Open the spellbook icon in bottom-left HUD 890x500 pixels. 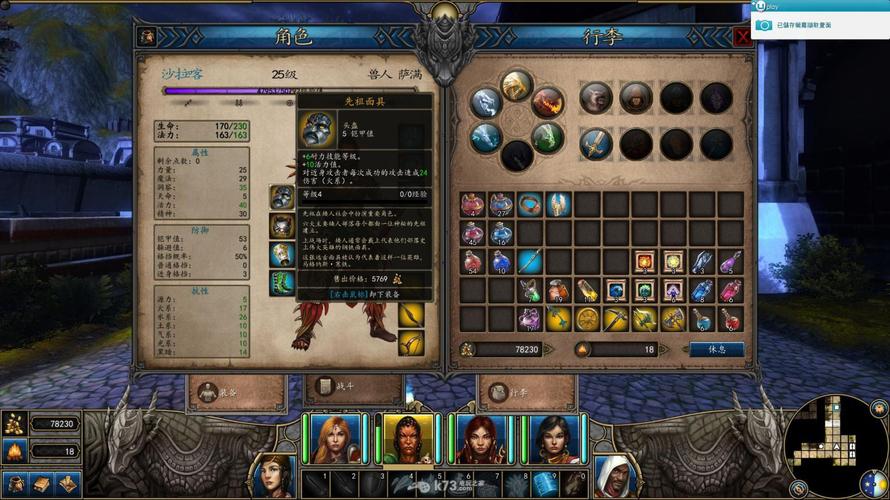coord(41,484)
